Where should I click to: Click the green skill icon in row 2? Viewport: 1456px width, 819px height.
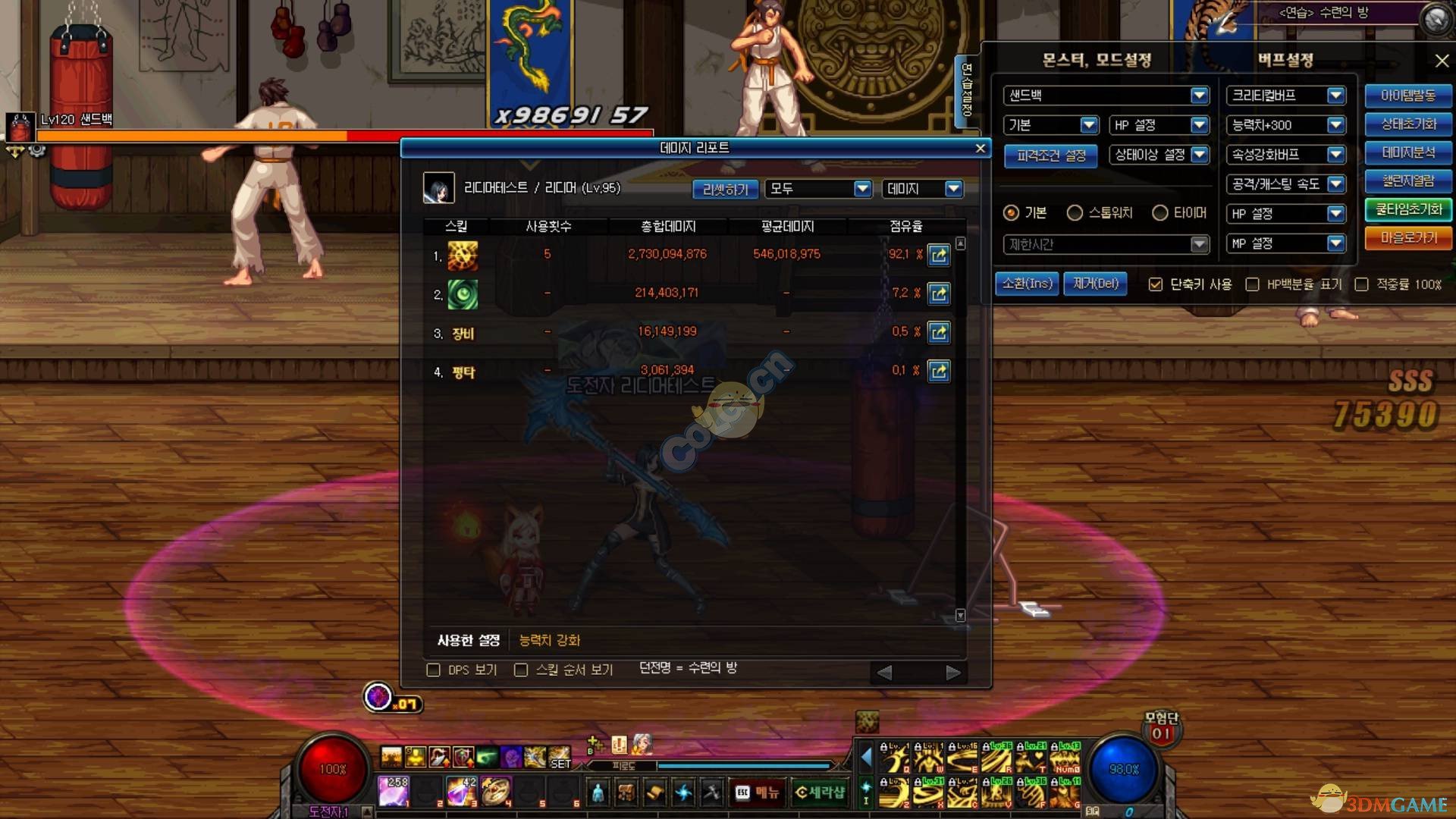[463, 294]
